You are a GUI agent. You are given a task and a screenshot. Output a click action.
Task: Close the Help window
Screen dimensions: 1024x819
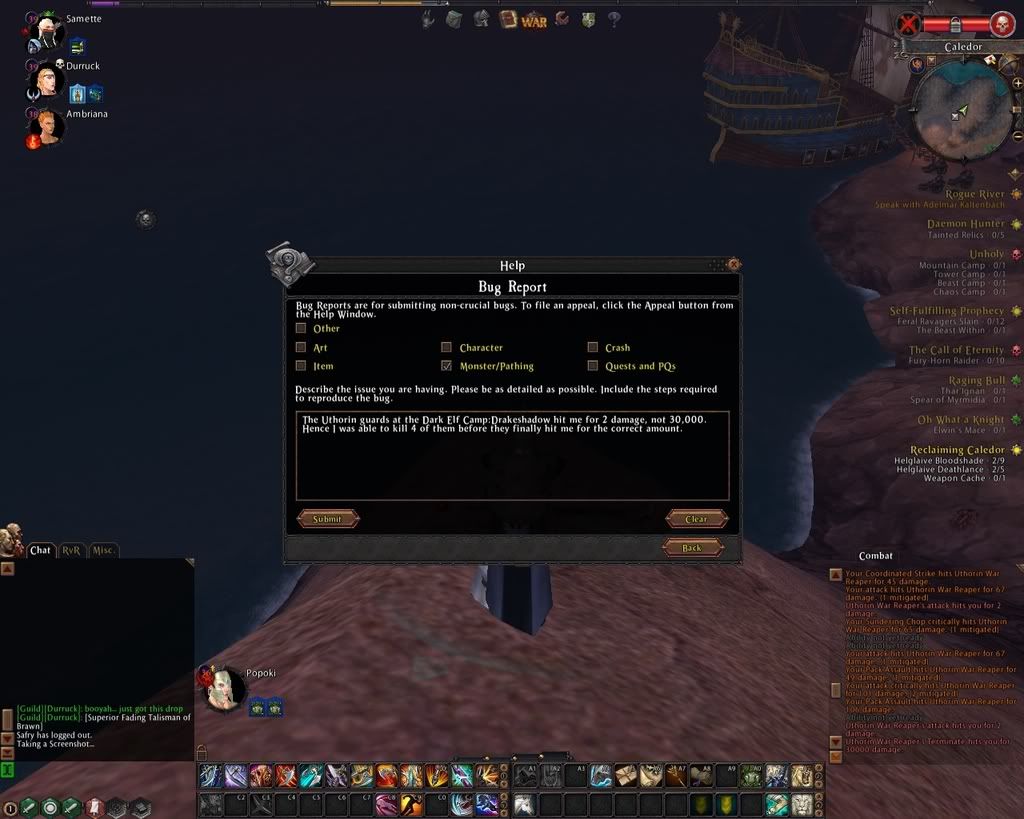point(734,265)
